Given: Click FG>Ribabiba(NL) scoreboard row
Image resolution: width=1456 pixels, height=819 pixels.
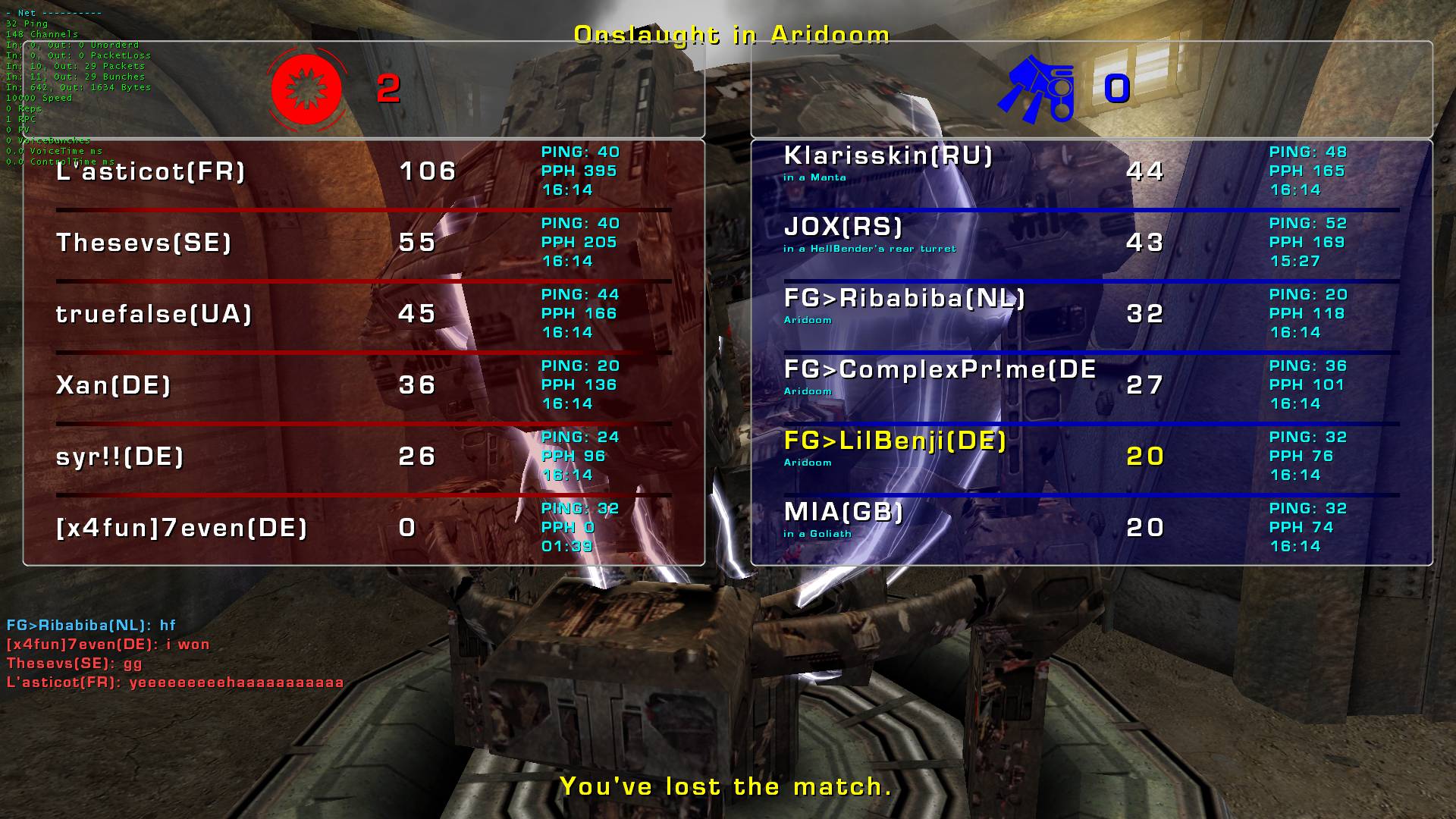Looking at the screenshot, I should 905,299.
